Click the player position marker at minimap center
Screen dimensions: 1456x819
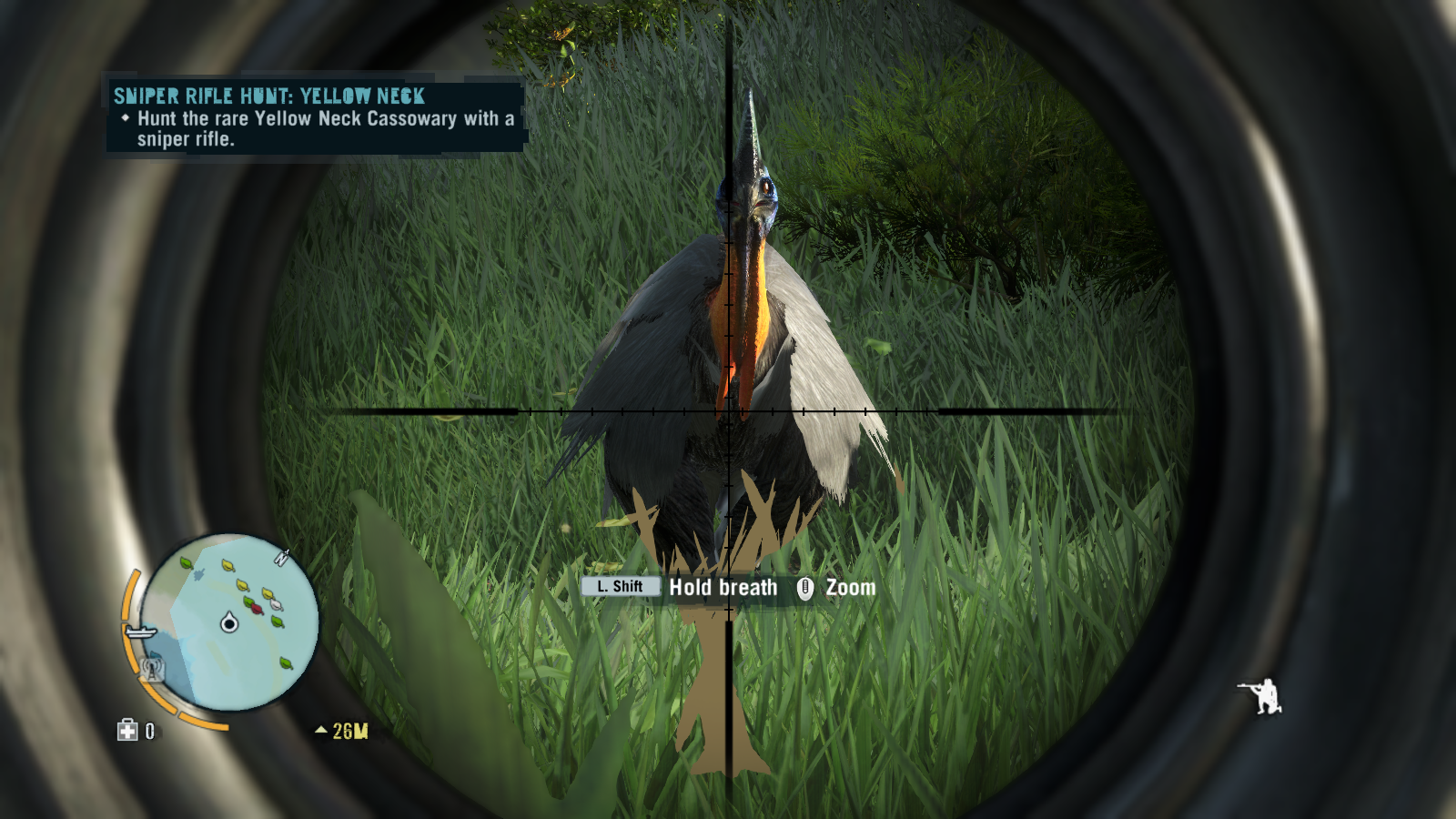tap(228, 624)
